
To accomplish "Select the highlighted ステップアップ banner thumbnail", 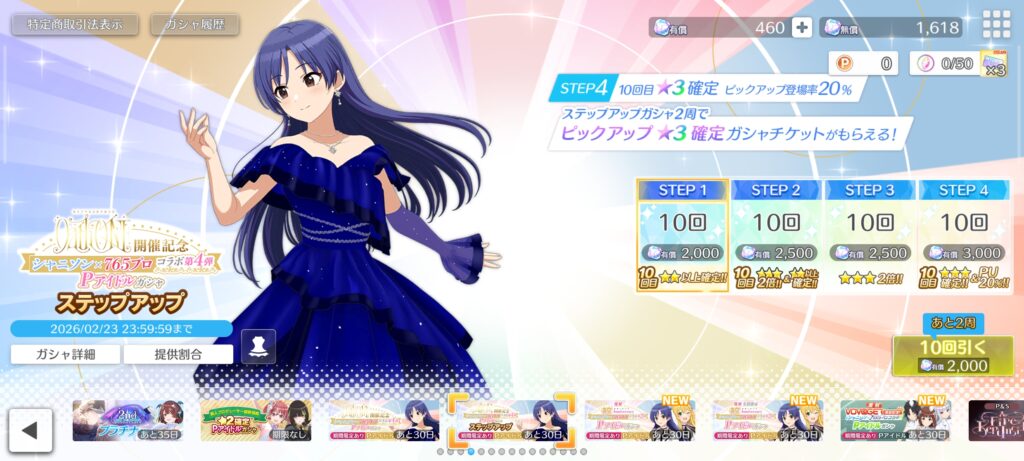I will tap(510, 421).
